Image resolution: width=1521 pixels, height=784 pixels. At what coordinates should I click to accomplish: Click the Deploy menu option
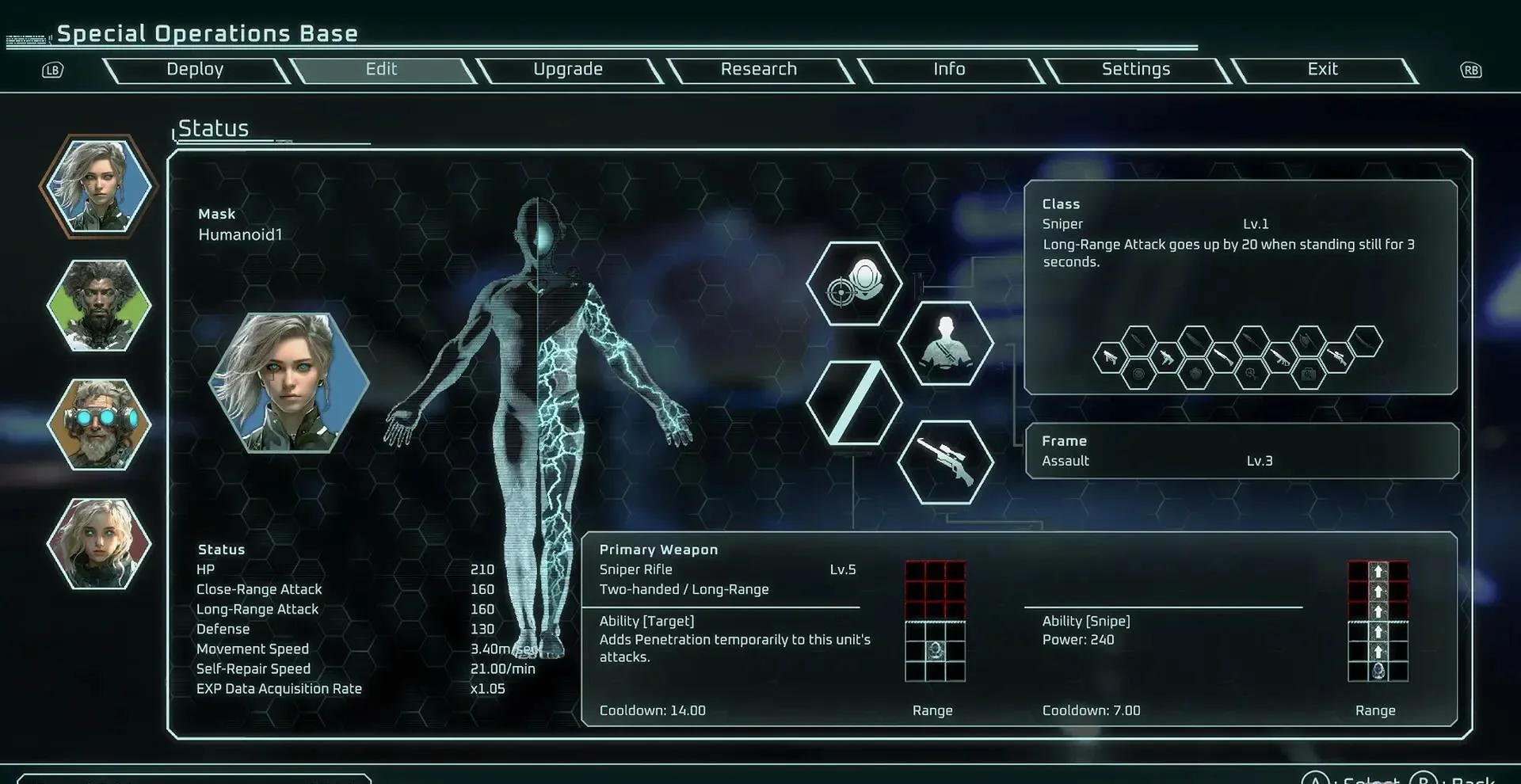pyautogui.click(x=194, y=70)
